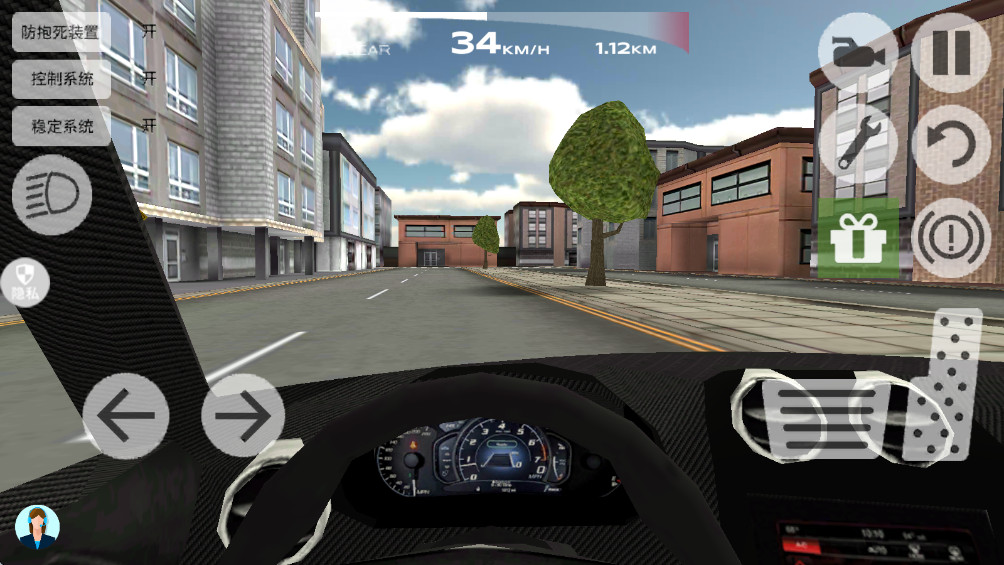The height and width of the screenshot is (565, 1004).
Task: Engage the handbrake warning button
Action: [x=951, y=237]
